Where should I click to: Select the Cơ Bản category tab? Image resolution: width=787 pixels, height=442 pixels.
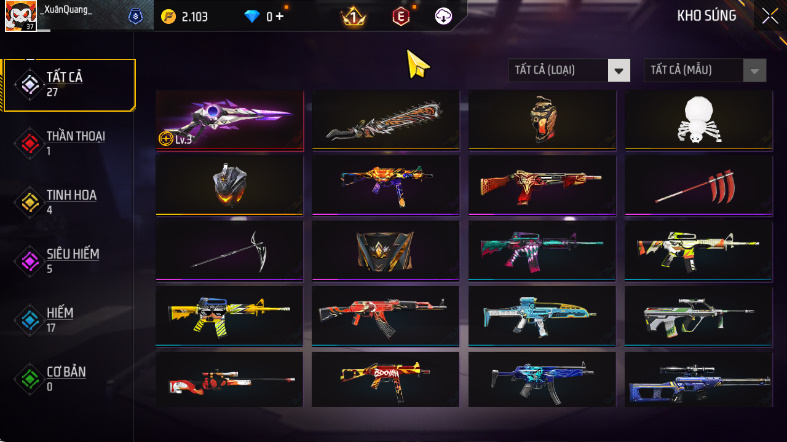(x=68, y=378)
